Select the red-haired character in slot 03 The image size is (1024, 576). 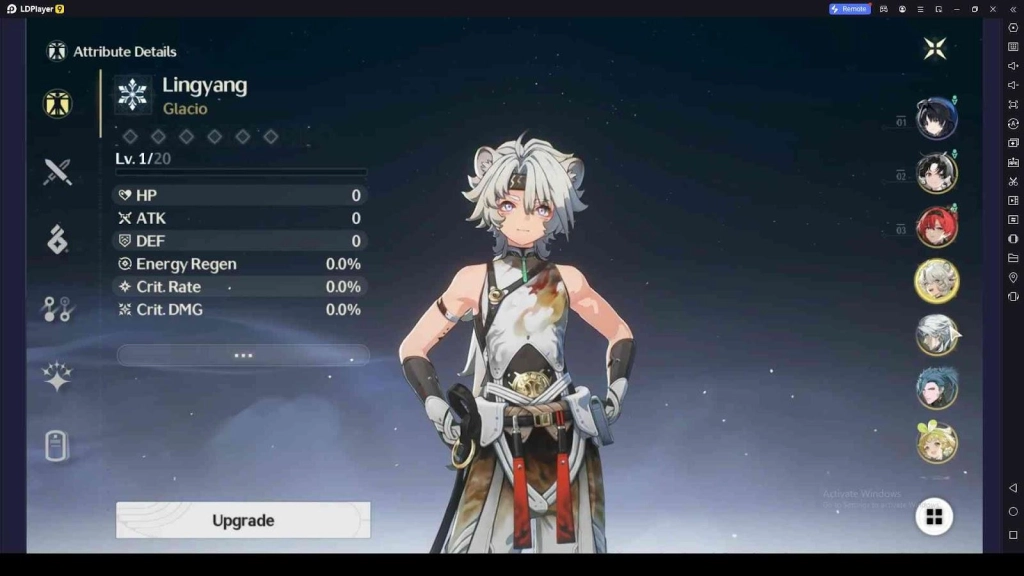937,227
